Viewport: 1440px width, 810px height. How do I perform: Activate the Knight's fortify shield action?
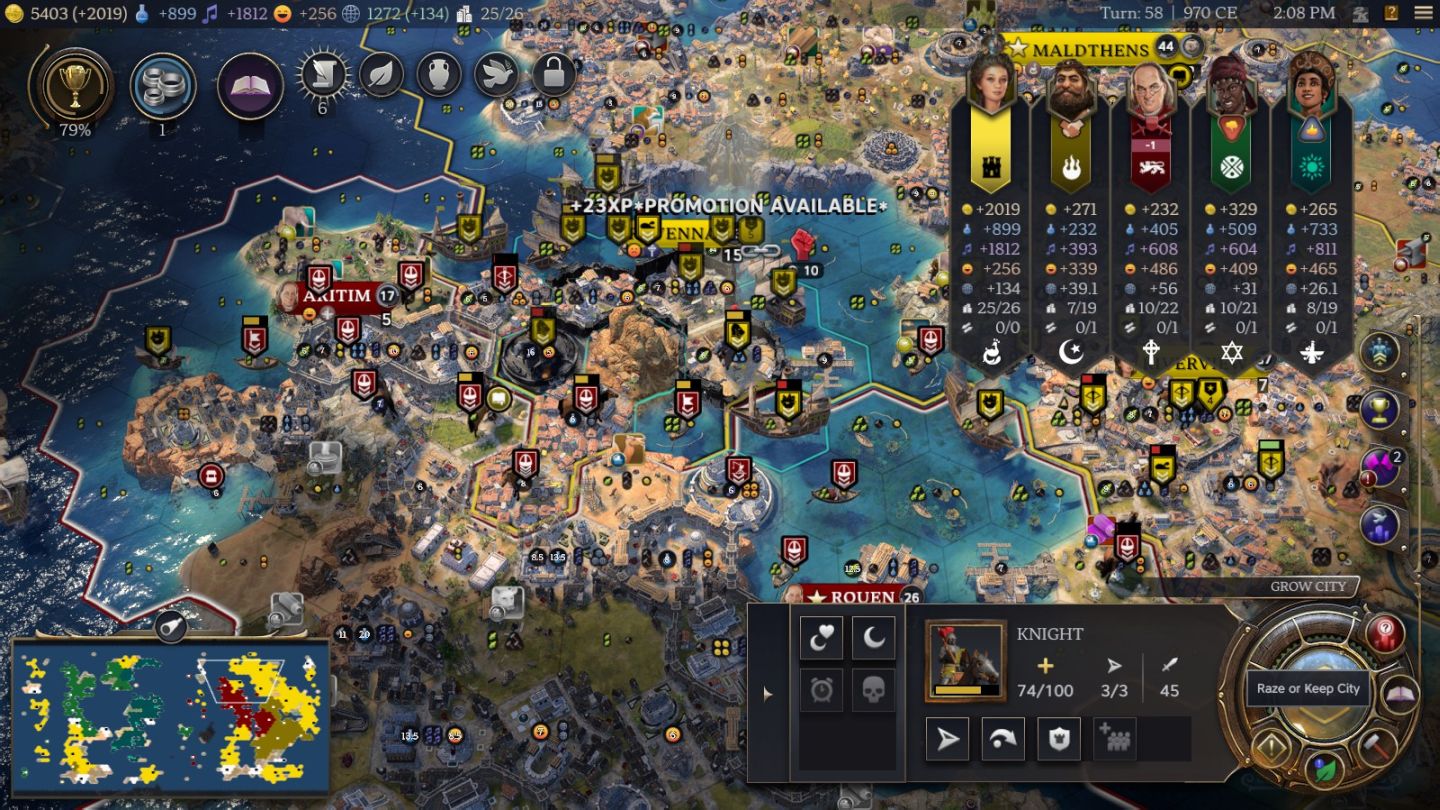click(x=1059, y=739)
